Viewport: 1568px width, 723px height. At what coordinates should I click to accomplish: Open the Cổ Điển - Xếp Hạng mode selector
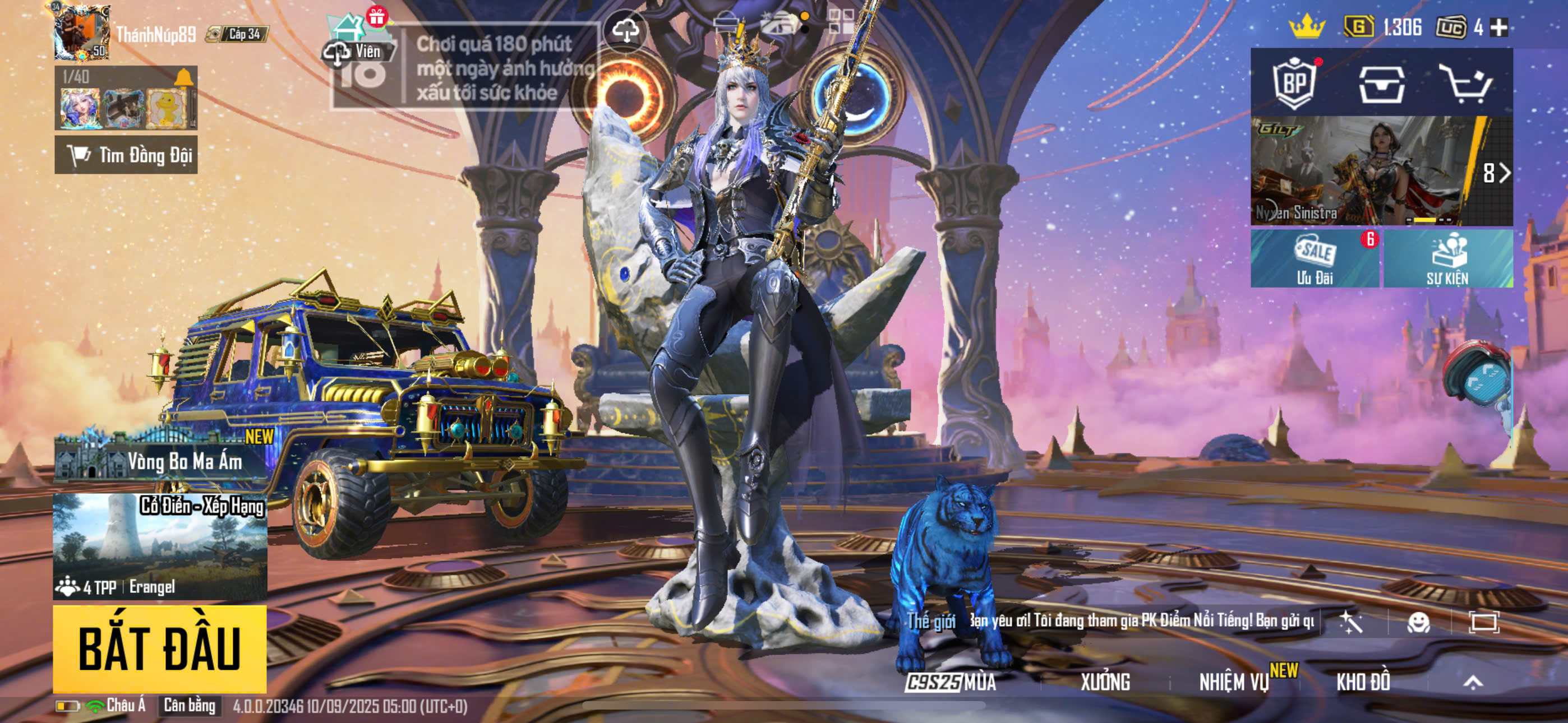159,545
